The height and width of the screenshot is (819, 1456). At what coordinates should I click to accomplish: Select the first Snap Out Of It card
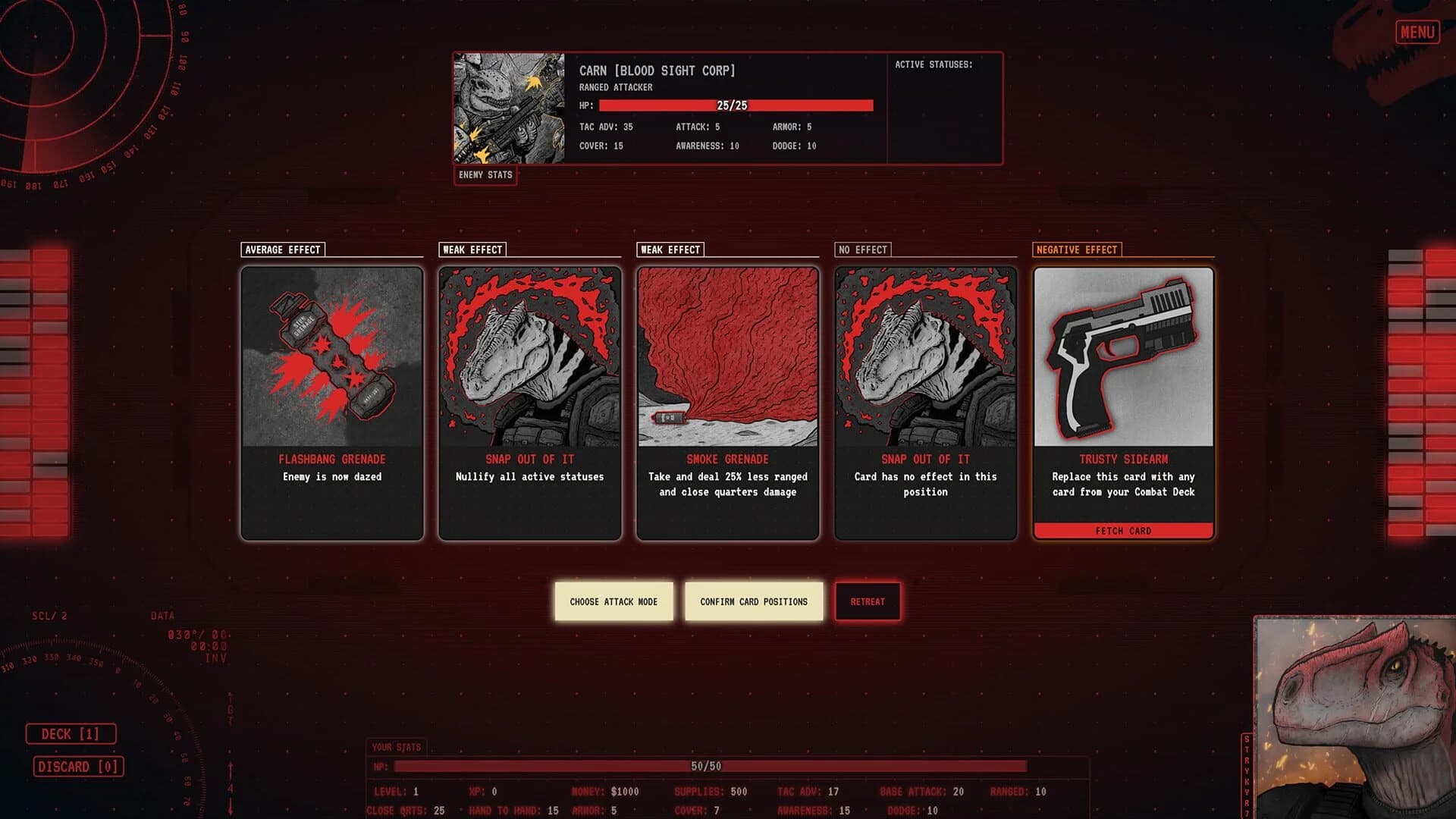coord(529,356)
